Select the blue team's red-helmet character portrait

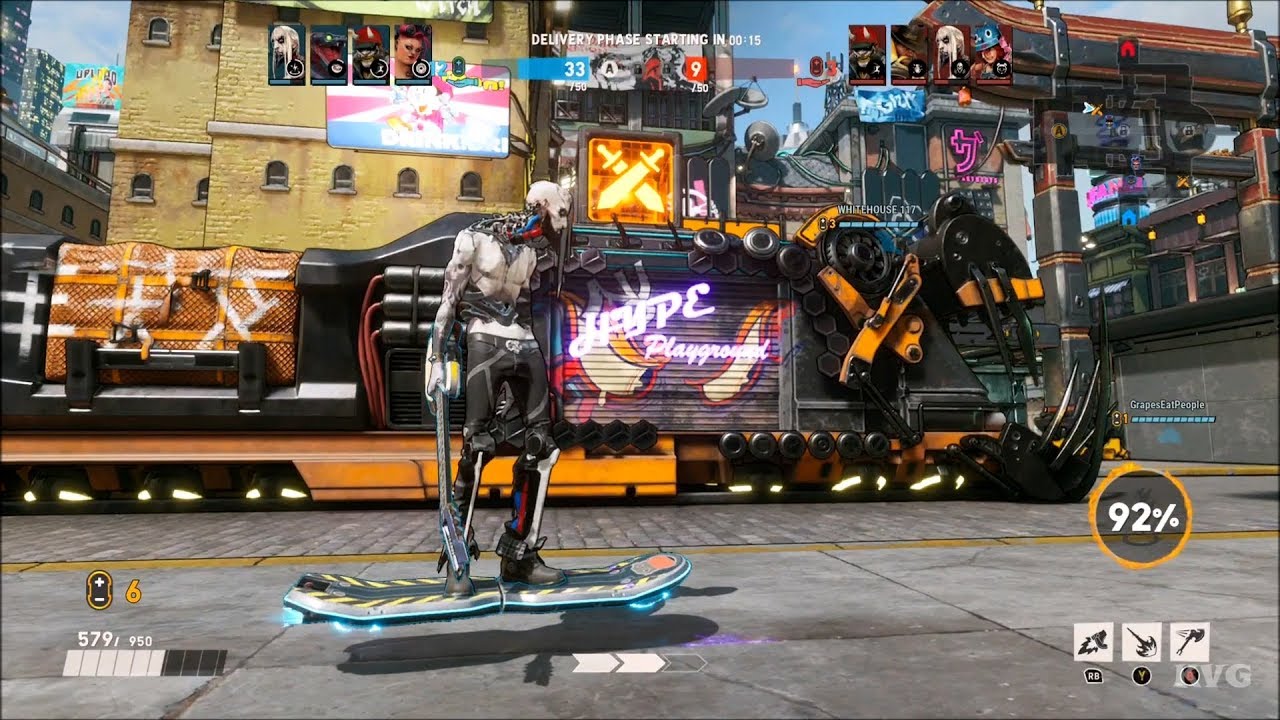tap(371, 54)
